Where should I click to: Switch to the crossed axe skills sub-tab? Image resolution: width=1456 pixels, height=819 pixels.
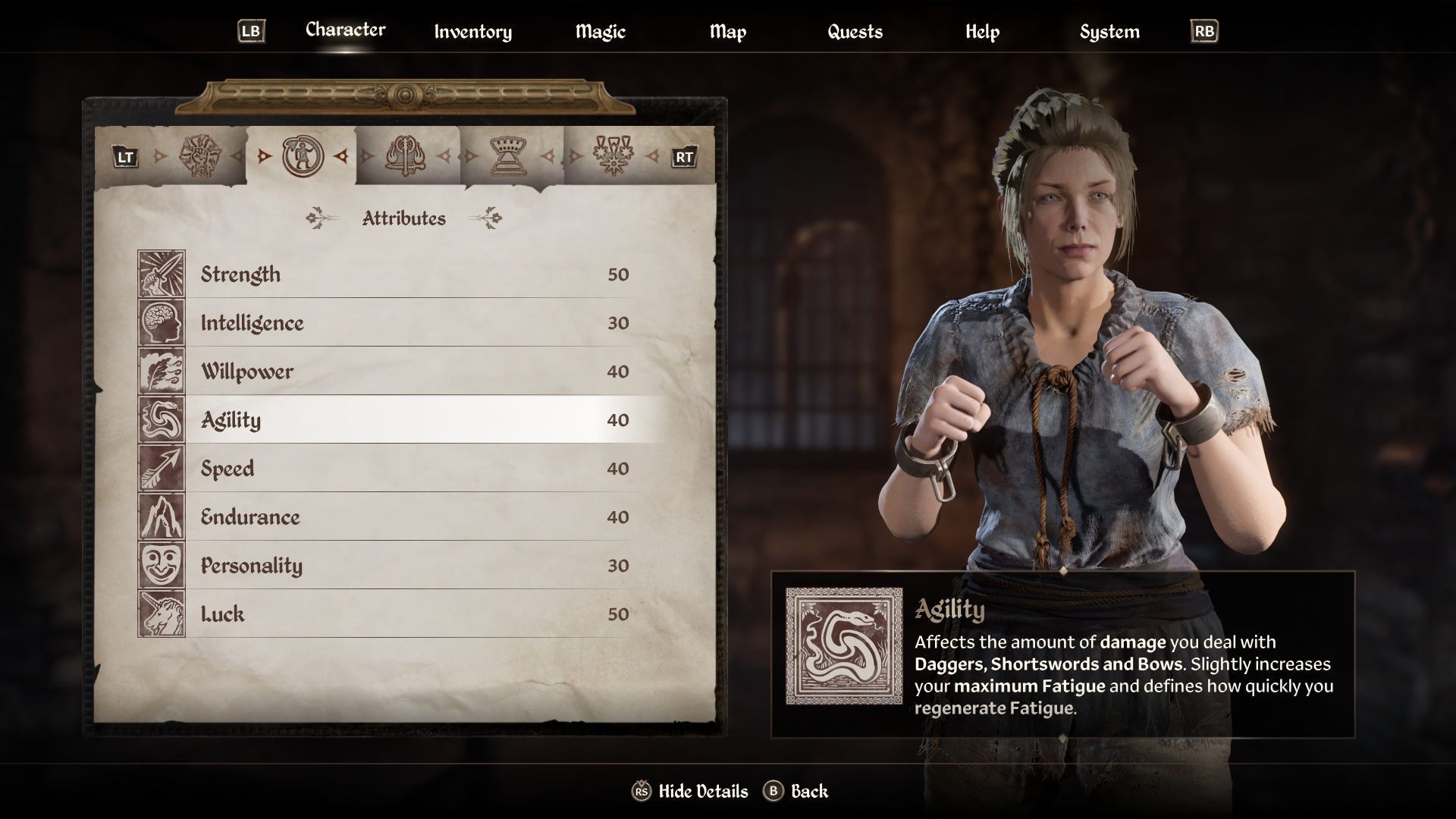[x=406, y=156]
